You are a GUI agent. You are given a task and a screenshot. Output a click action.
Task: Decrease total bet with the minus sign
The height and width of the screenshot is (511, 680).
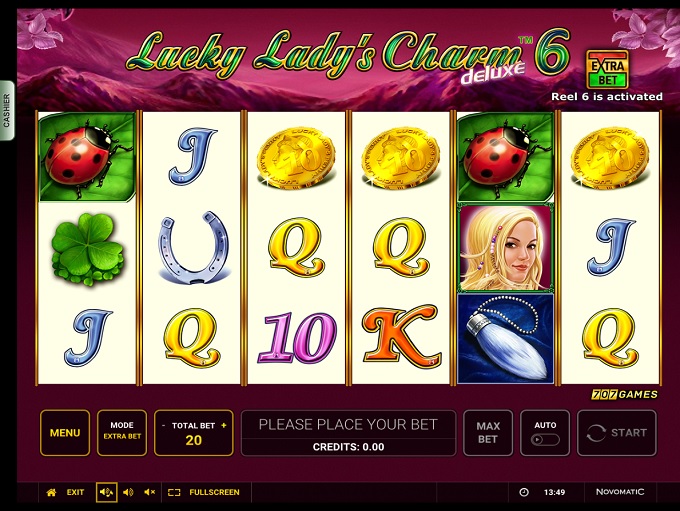163,426
